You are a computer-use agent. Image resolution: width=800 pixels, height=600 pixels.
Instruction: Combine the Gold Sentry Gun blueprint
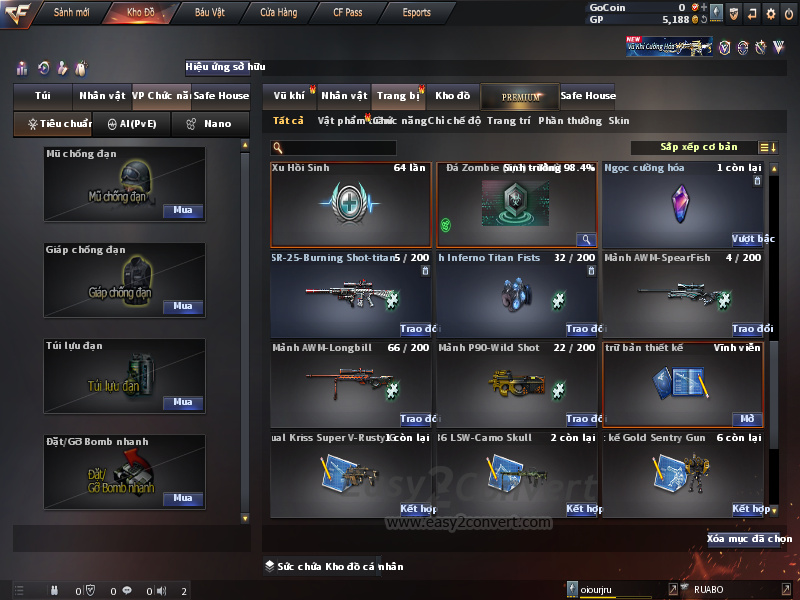click(749, 509)
